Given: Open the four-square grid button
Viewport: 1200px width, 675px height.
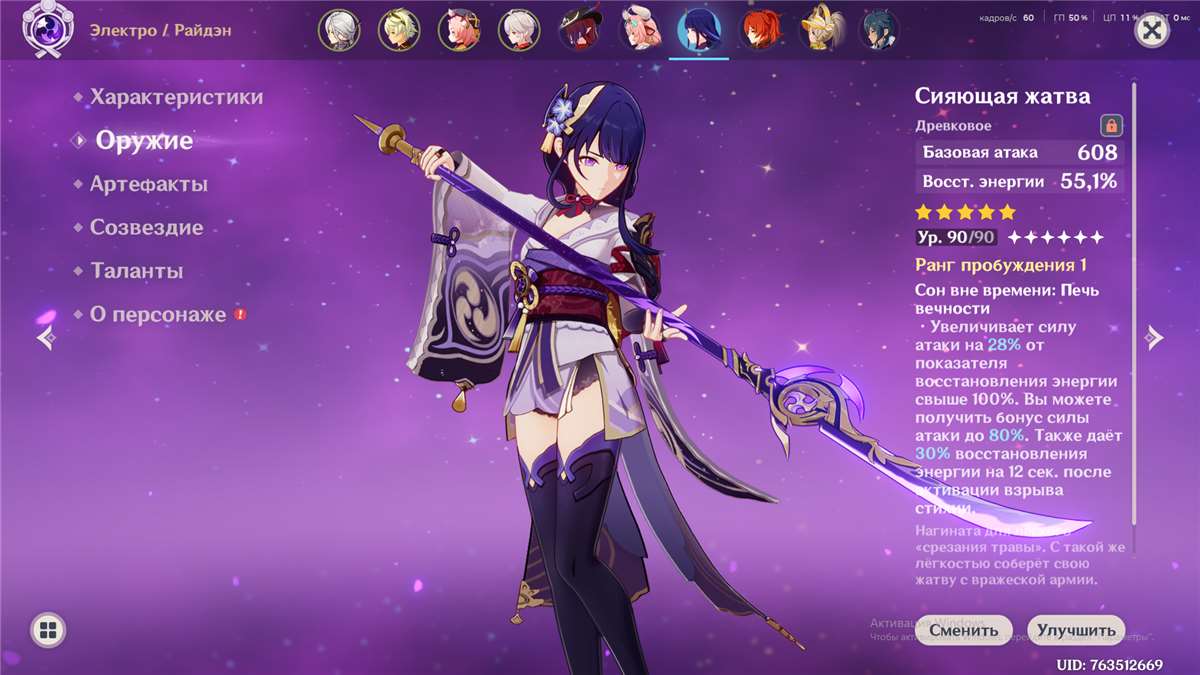Looking at the screenshot, I should point(47,630).
